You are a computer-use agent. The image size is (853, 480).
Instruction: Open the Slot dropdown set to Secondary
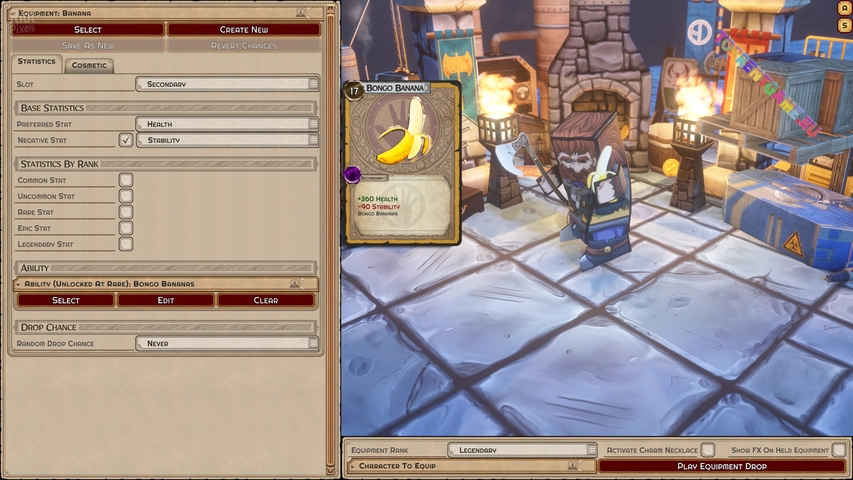click(x=227, y=84)
